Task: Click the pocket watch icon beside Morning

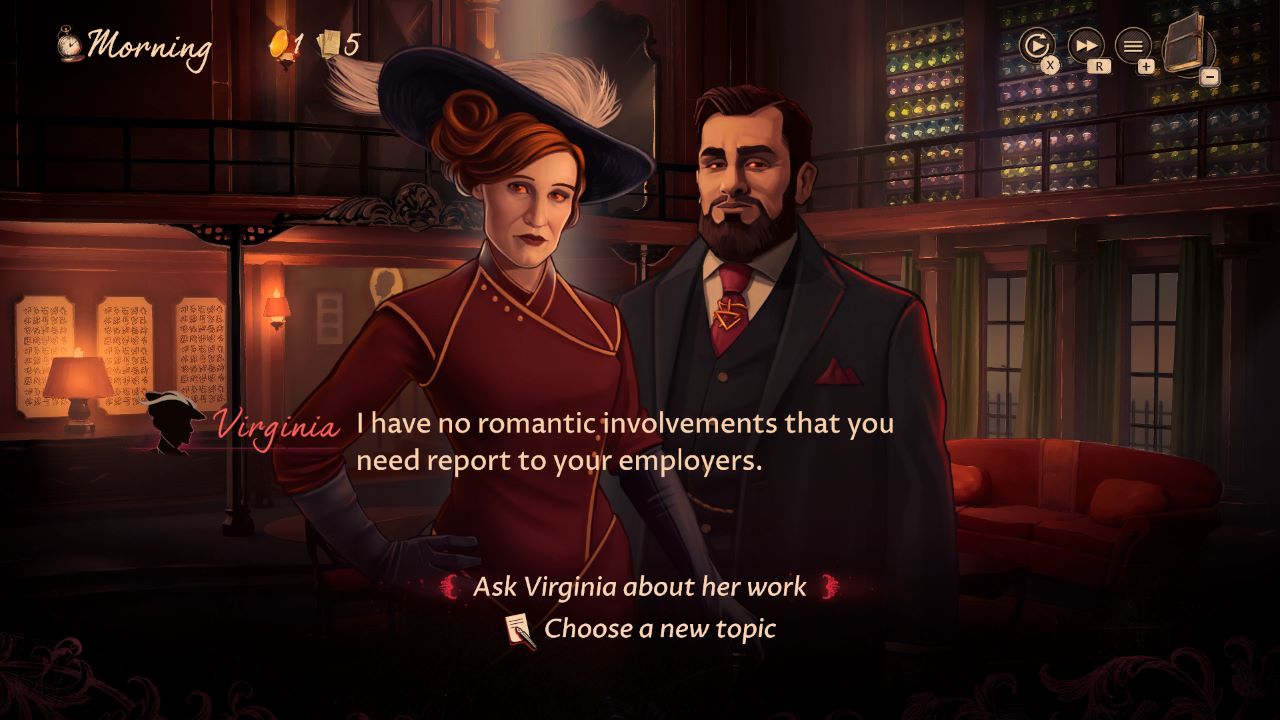Action: point(67,43)
